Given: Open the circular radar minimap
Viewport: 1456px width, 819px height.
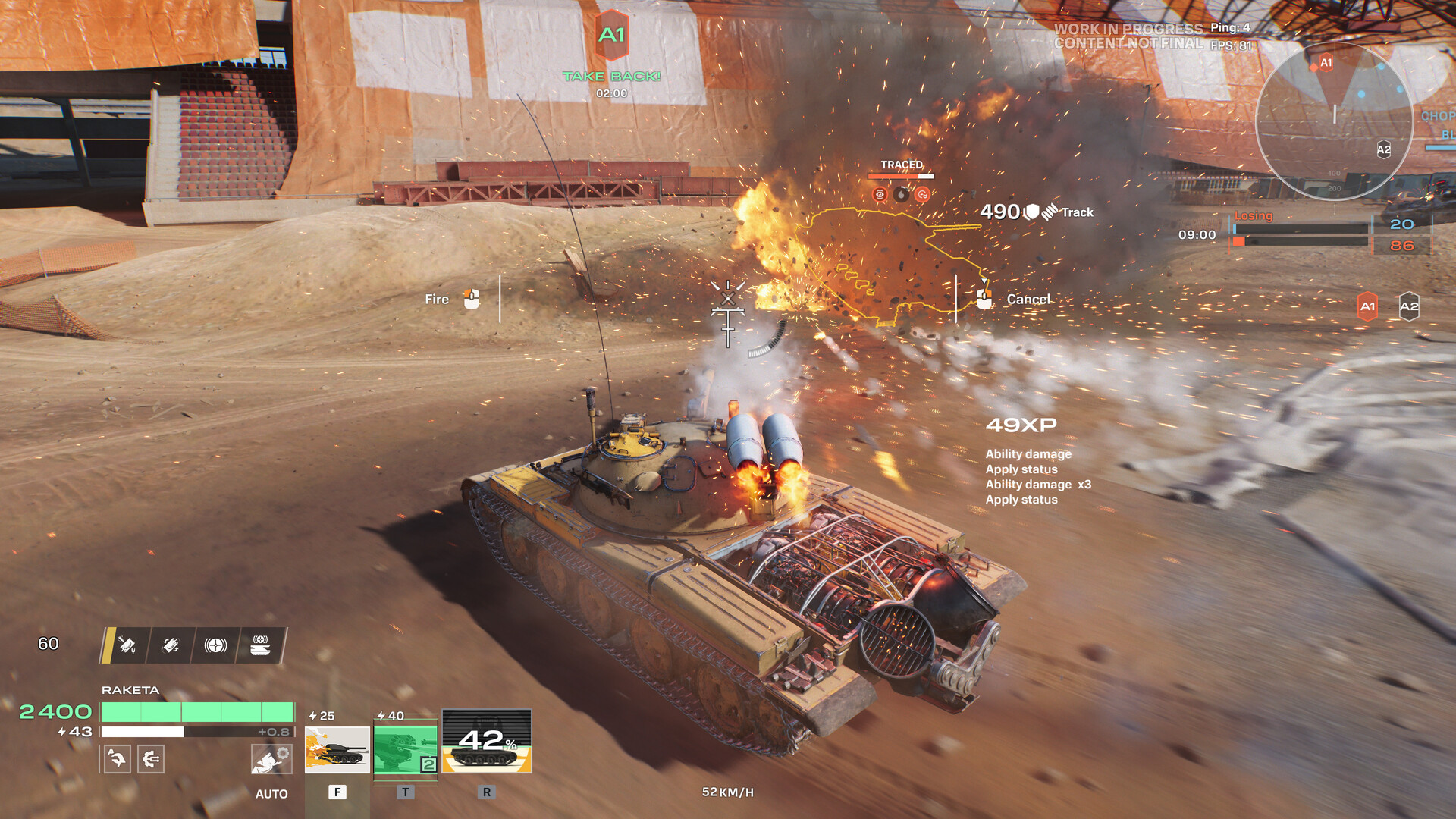Looking at the screenshot, I should tap(1334, 121).
